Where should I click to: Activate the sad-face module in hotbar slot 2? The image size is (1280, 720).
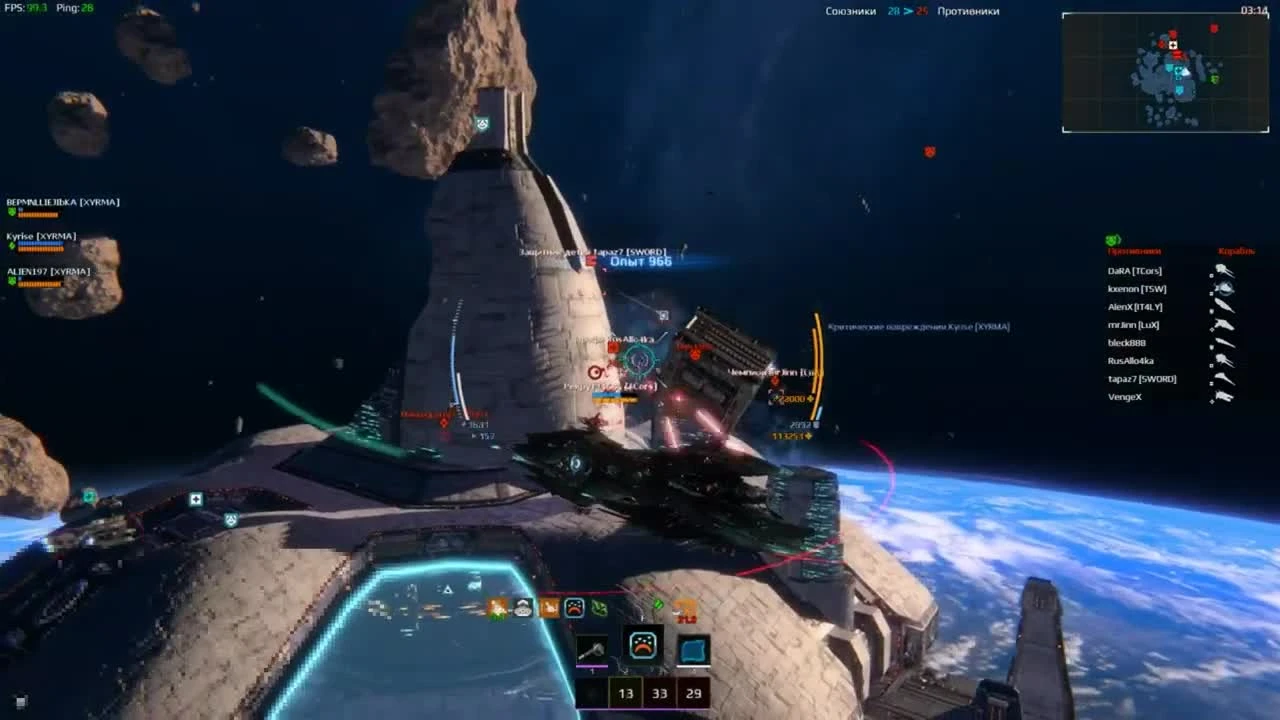pyautogui.click(x=643, y=646)
